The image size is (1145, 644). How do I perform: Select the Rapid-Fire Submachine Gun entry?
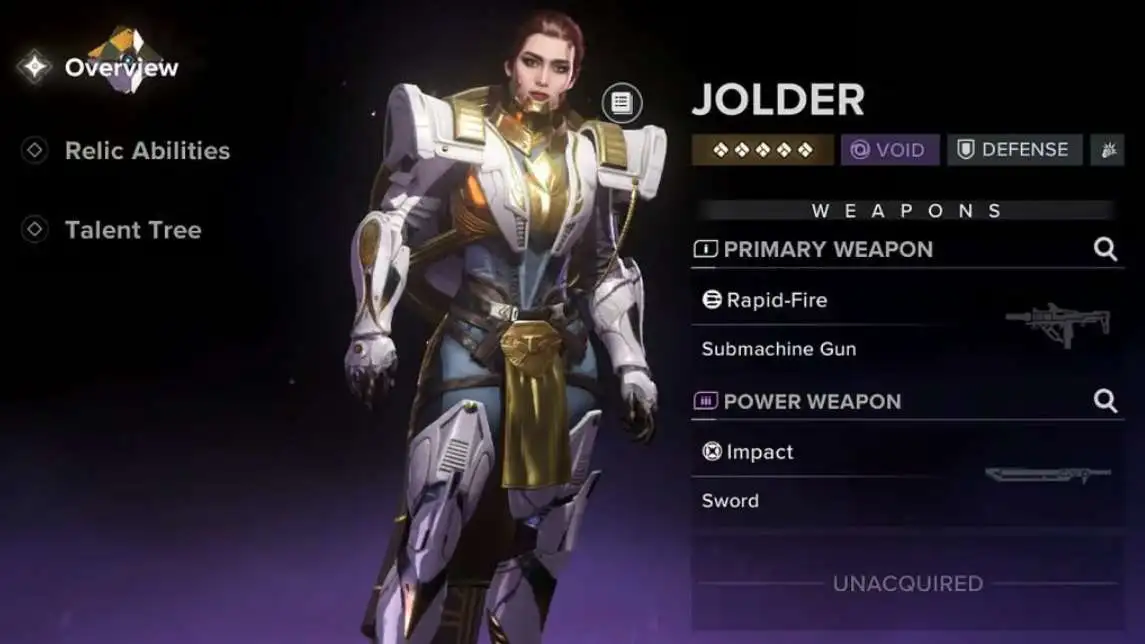pos(906,325)
